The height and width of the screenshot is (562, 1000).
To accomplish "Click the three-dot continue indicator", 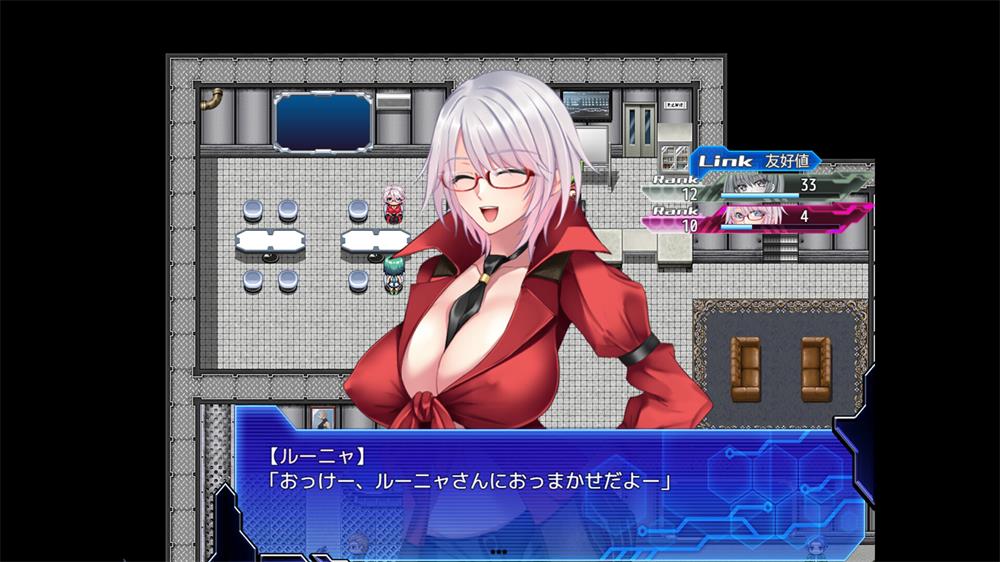I will point(499,551).
